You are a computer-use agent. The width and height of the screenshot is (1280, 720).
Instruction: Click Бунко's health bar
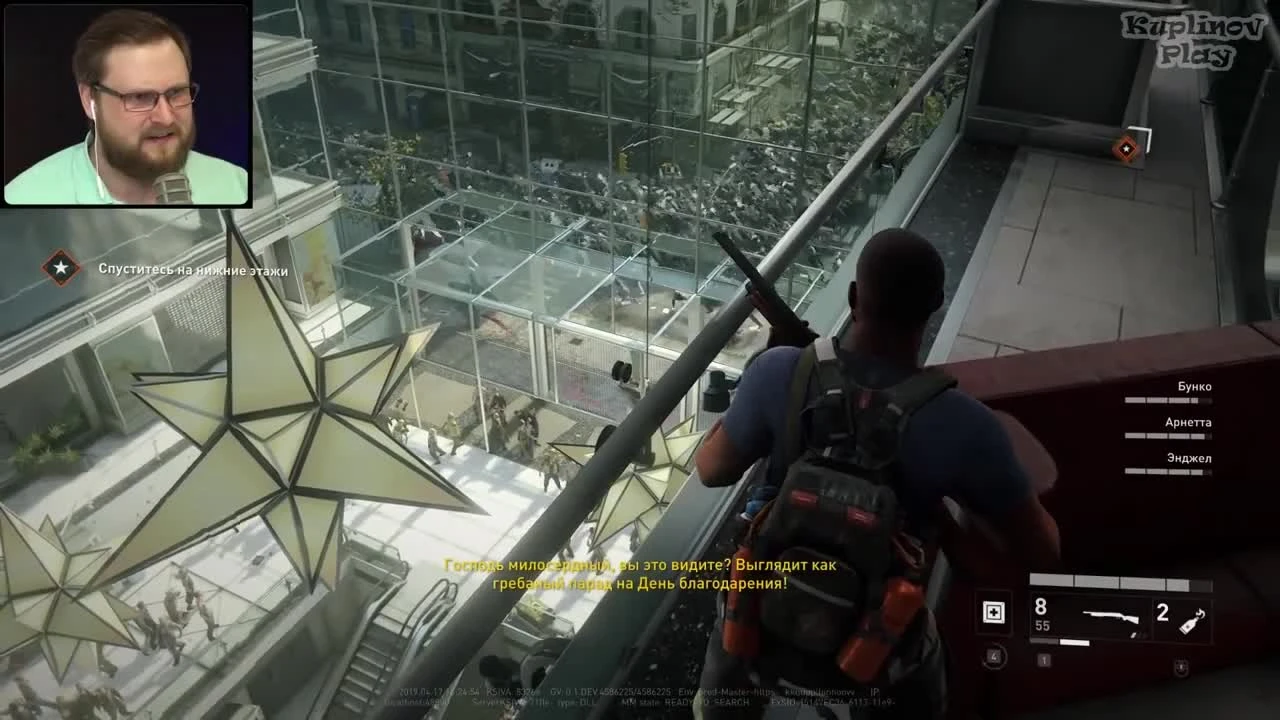tap(1170, 398)
